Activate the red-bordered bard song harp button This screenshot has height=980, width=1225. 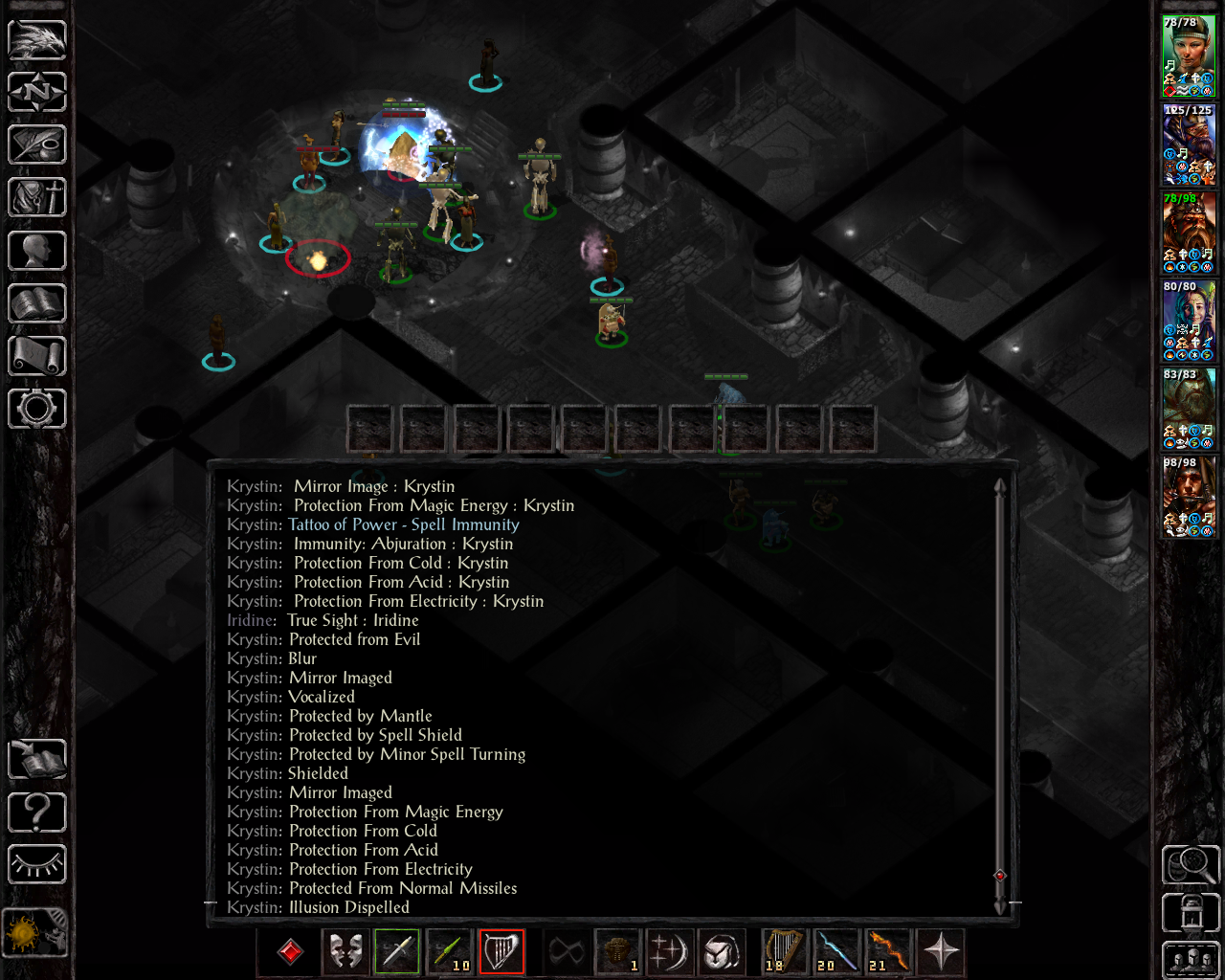click(x=501, y=951)
